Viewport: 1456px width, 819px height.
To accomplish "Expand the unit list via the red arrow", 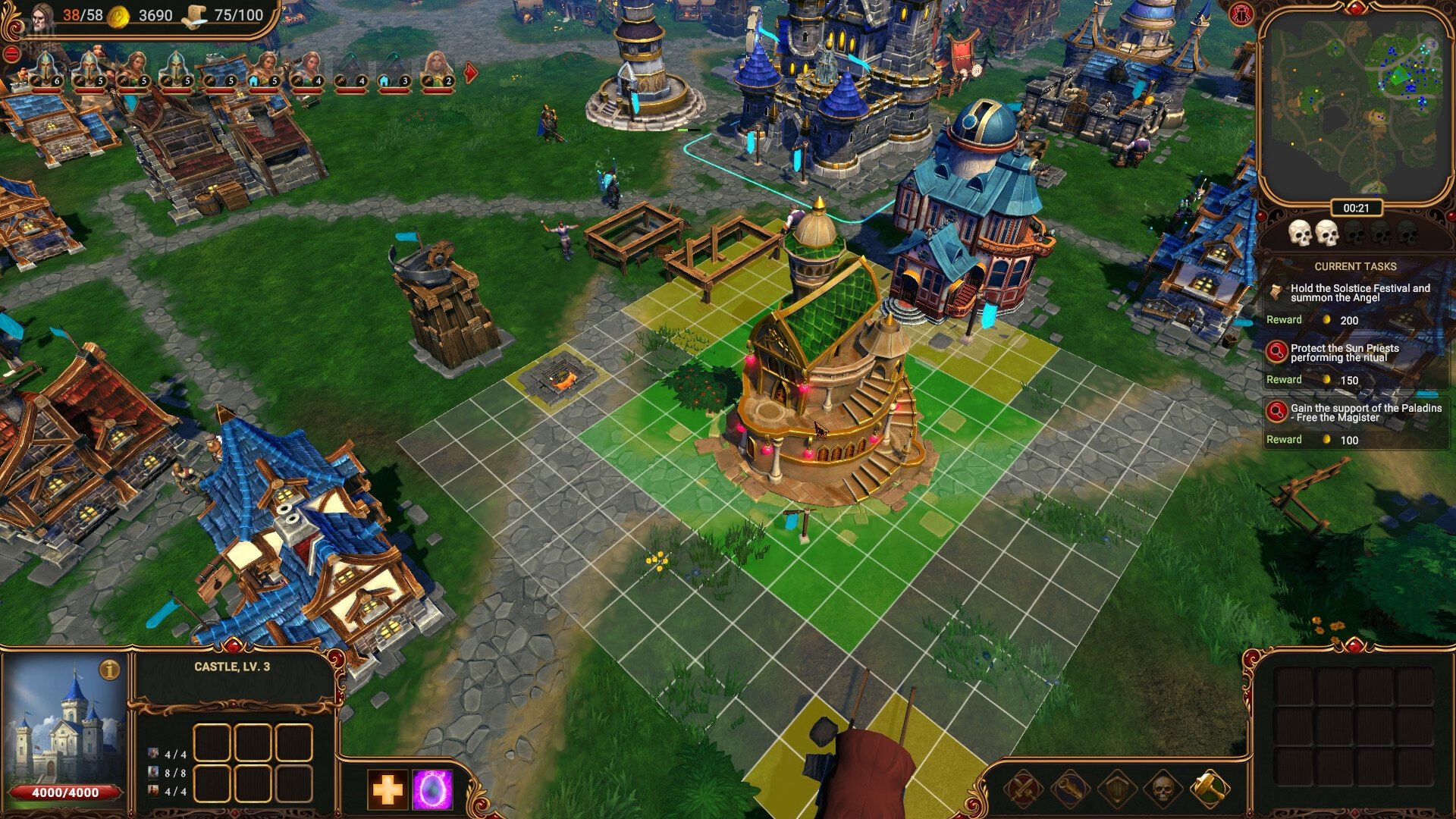I will coord(470,74).
